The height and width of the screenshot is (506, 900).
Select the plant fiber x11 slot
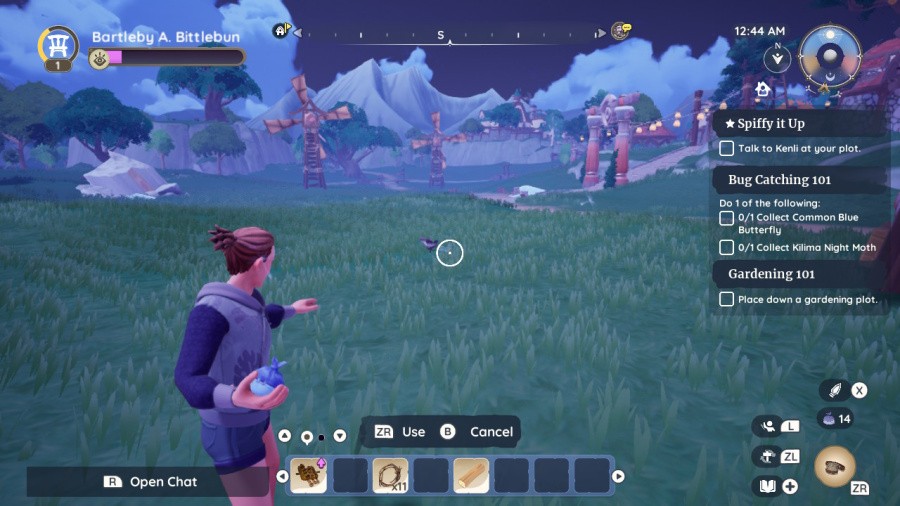point(390,476)
